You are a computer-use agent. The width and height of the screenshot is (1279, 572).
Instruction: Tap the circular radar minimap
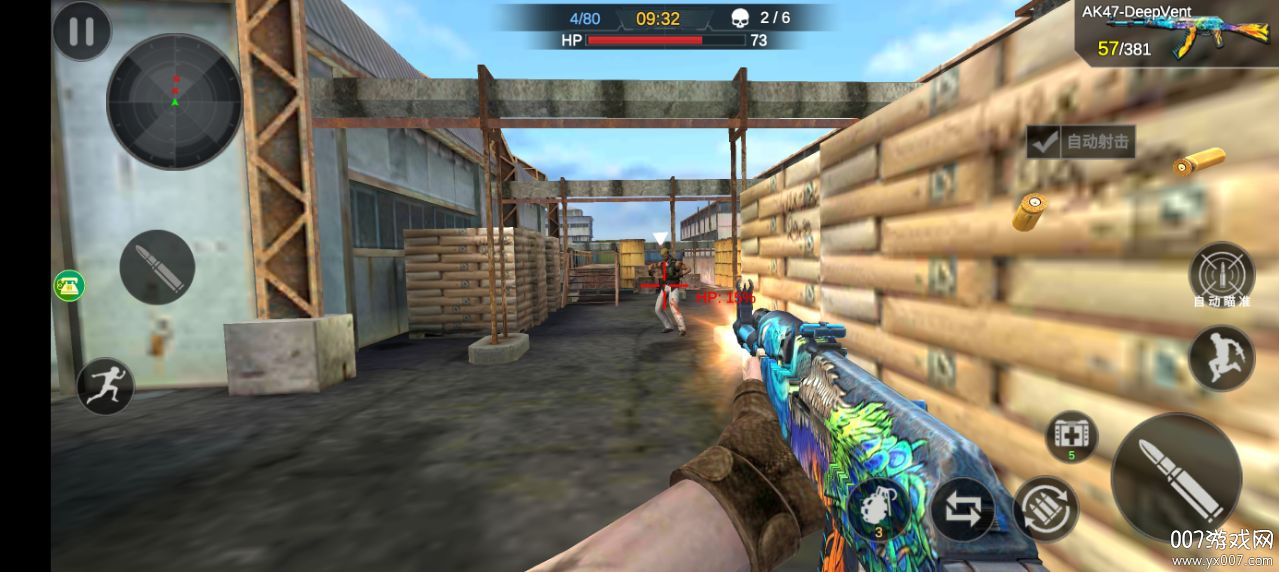174,101
